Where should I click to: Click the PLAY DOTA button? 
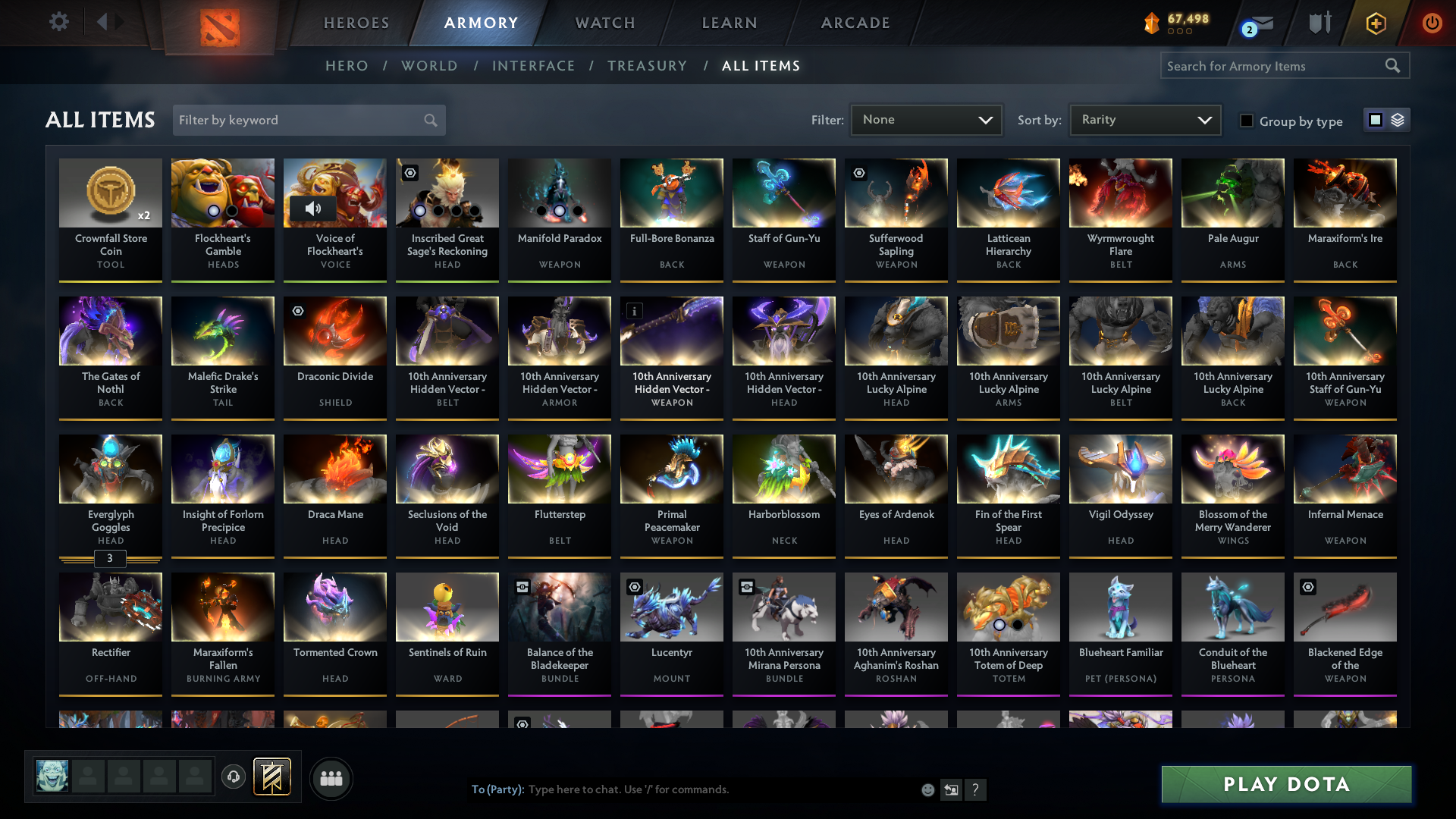click(x=1285, y=784)
